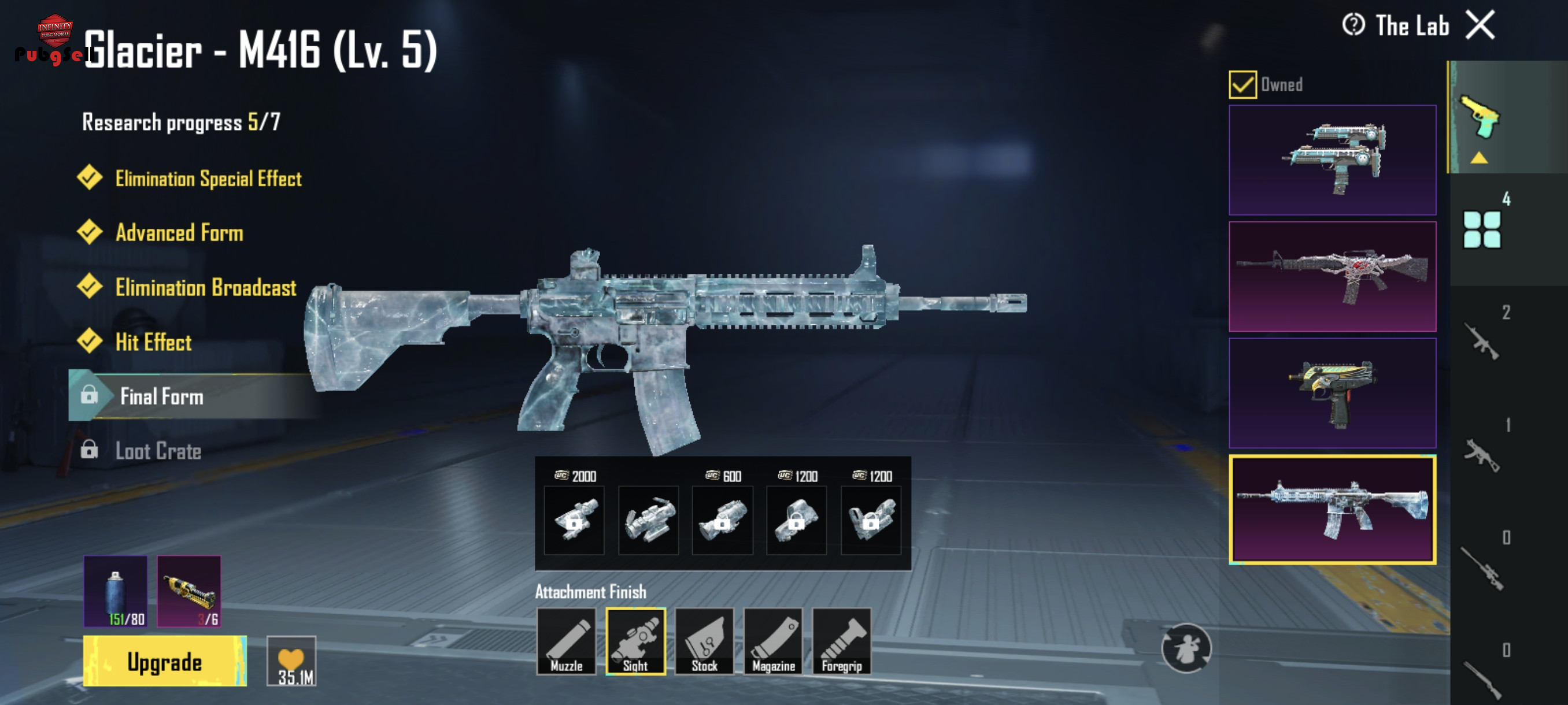Select the Hit Effect entry
1568x705 pixels.
(x=153, y=342)
